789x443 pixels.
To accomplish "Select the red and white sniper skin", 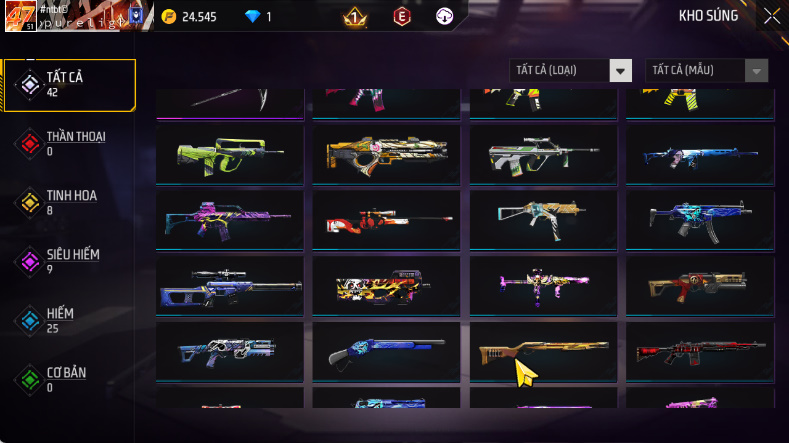I will coord(386,220).
